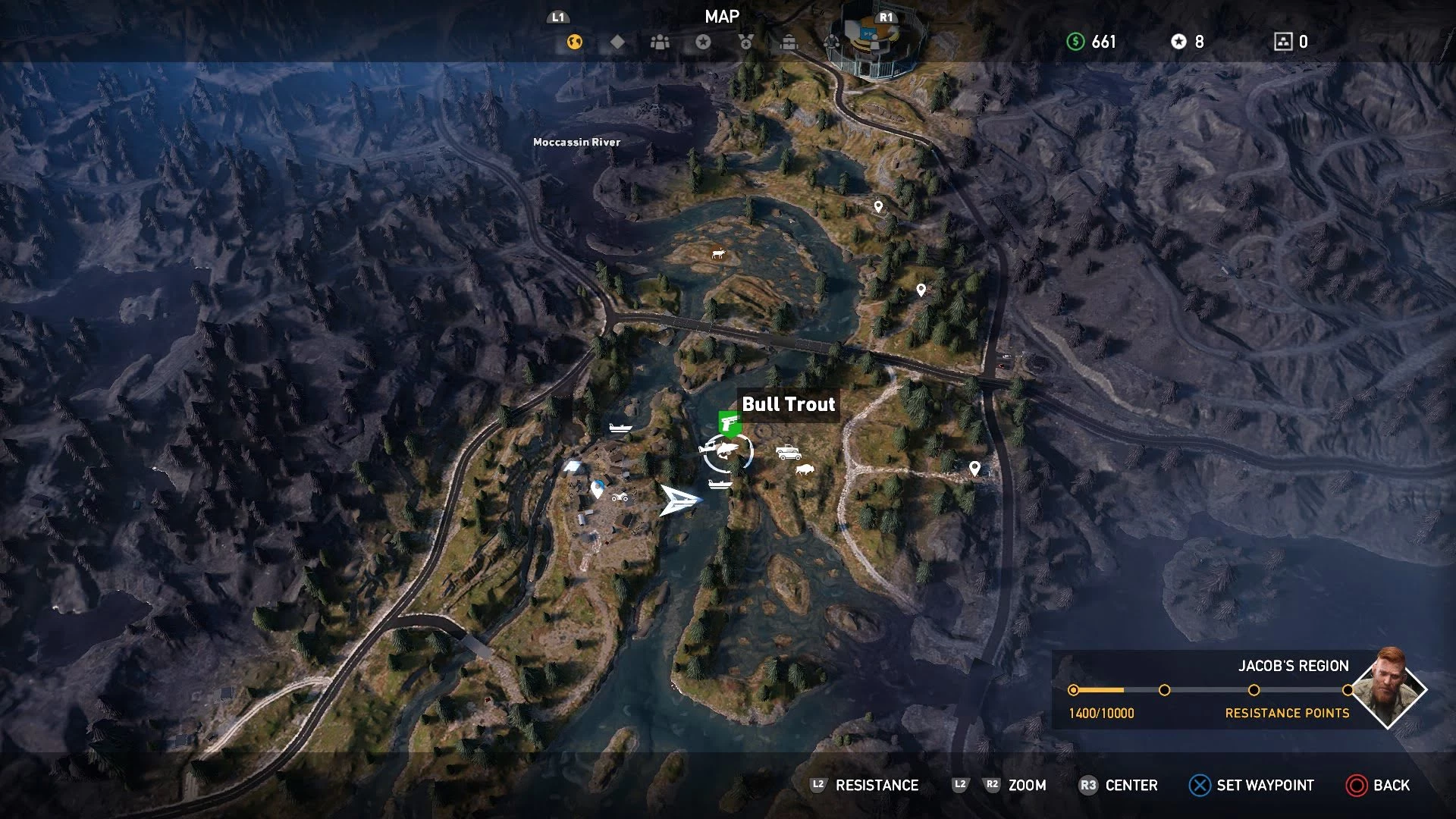Click the bison hunting spot icon
Image resolution: width=1456 pixels, height=819 pixels.
coord(804,470)
